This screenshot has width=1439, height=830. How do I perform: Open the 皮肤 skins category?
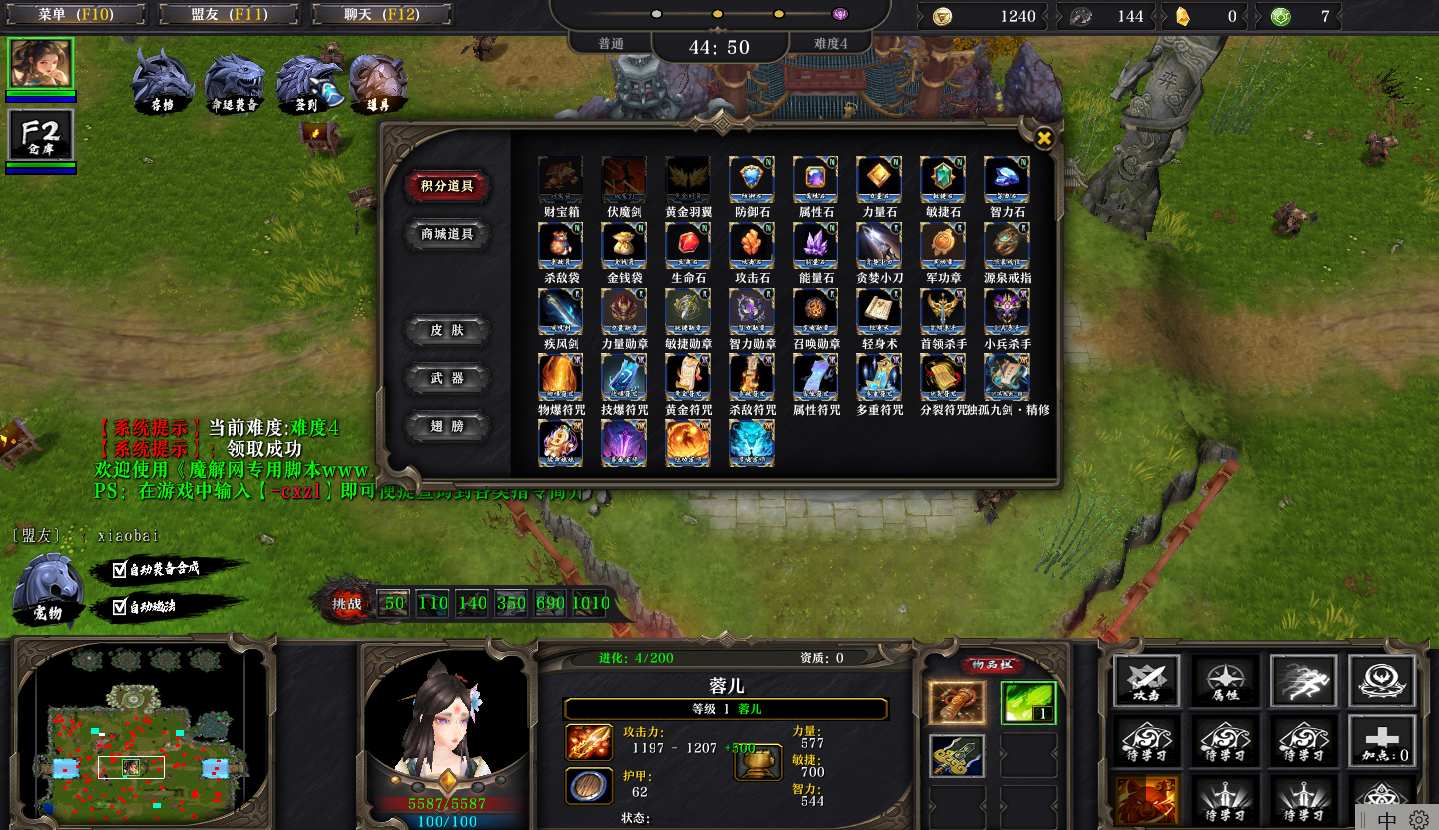[x=448, y=330]
